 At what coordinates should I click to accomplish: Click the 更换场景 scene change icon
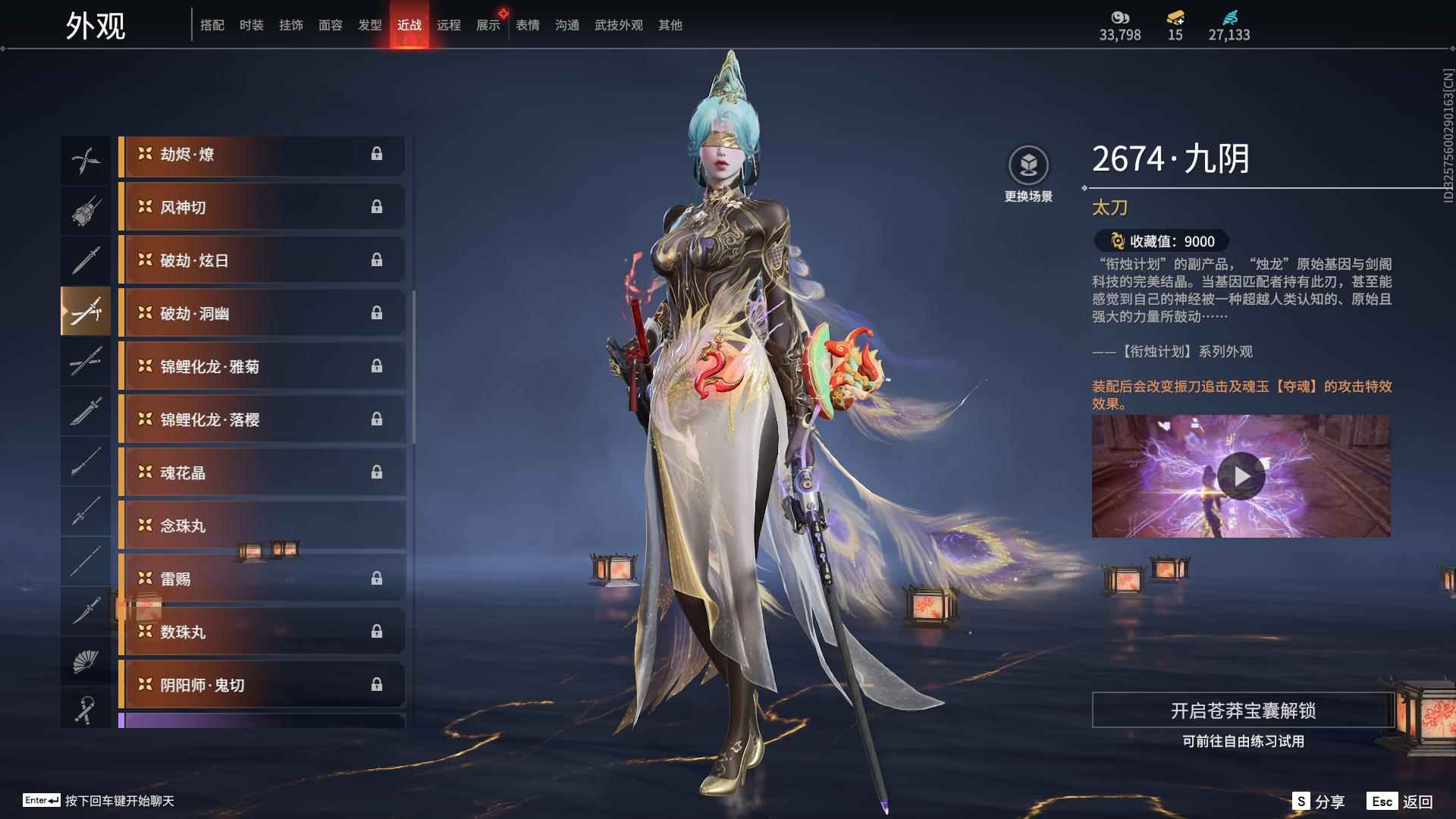1028,165
